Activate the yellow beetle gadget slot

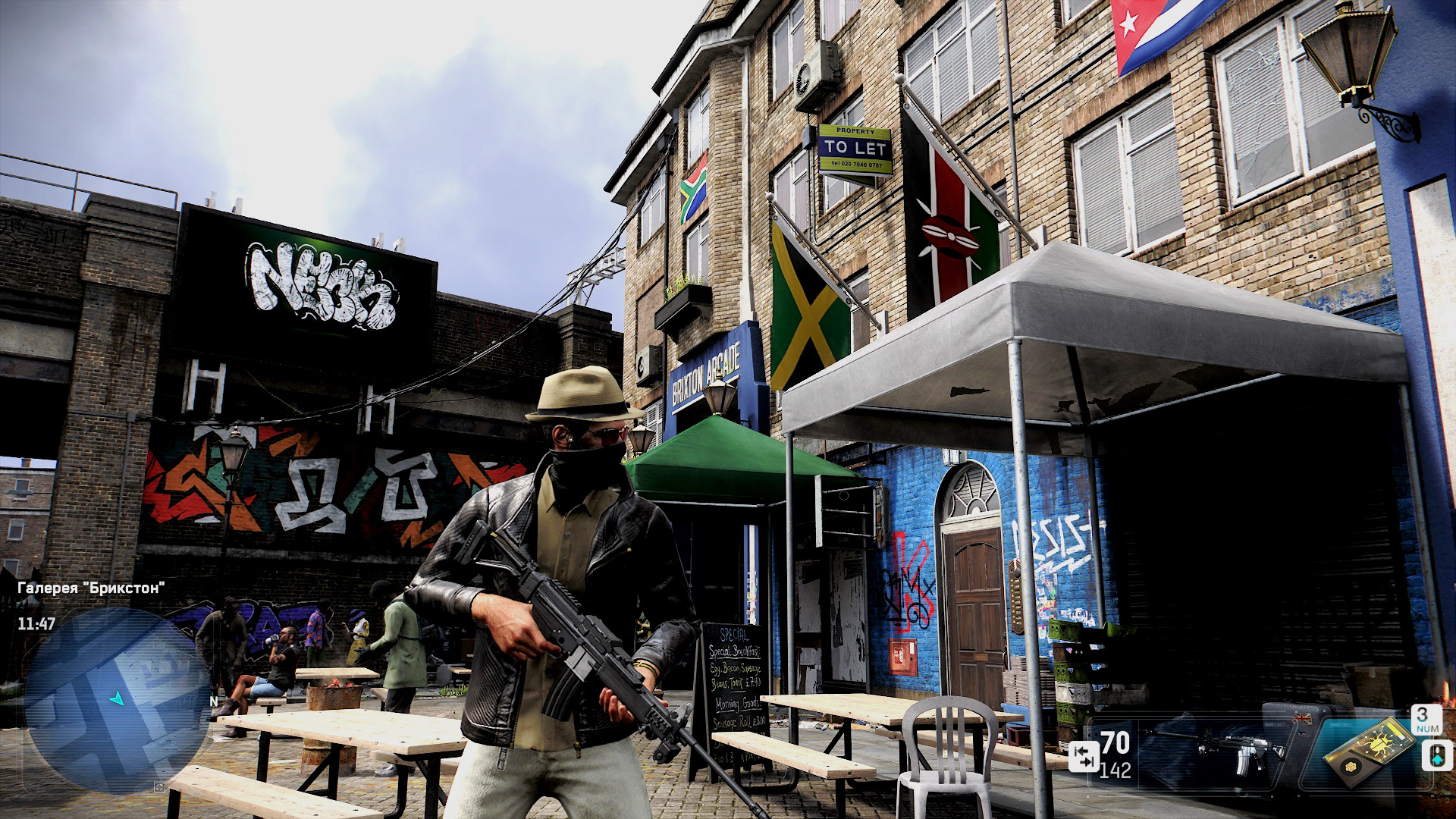[x=1369, y=749]
